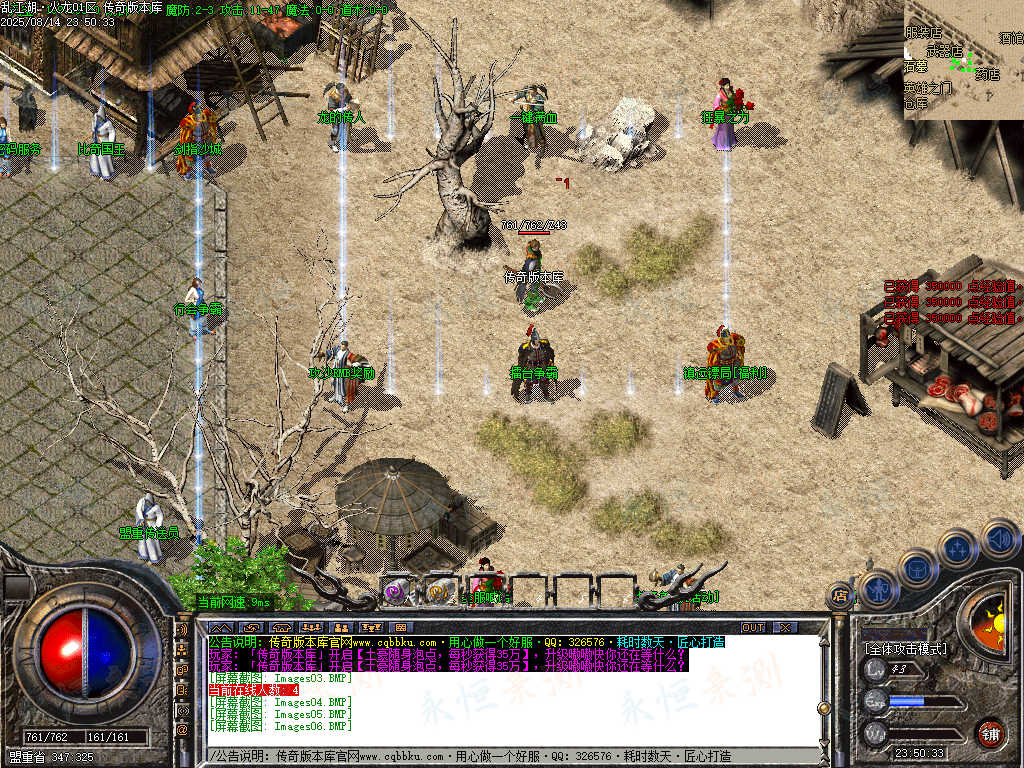The image size is (1024, 768).
Task: Open the bag inventory round button
Action: tap(916, 568)
